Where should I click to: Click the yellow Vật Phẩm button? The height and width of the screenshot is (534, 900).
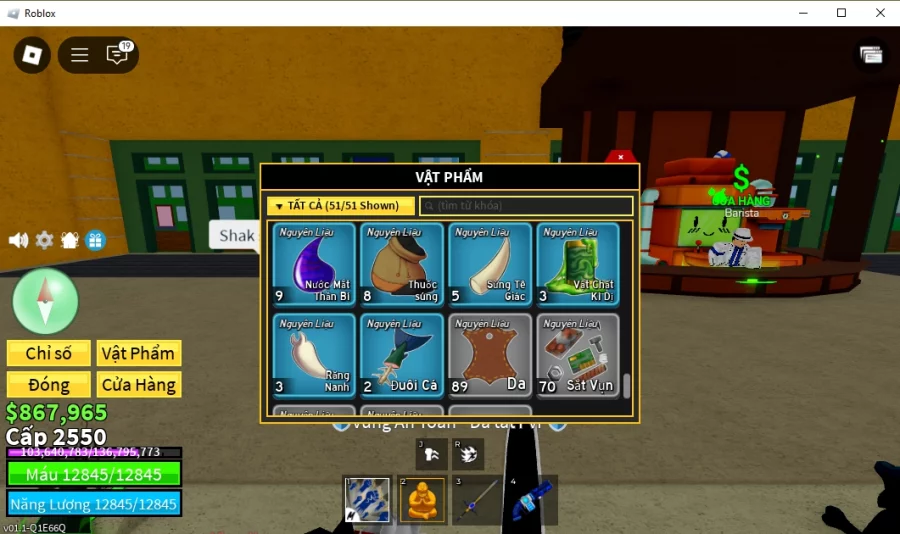[x=138, y=353]
